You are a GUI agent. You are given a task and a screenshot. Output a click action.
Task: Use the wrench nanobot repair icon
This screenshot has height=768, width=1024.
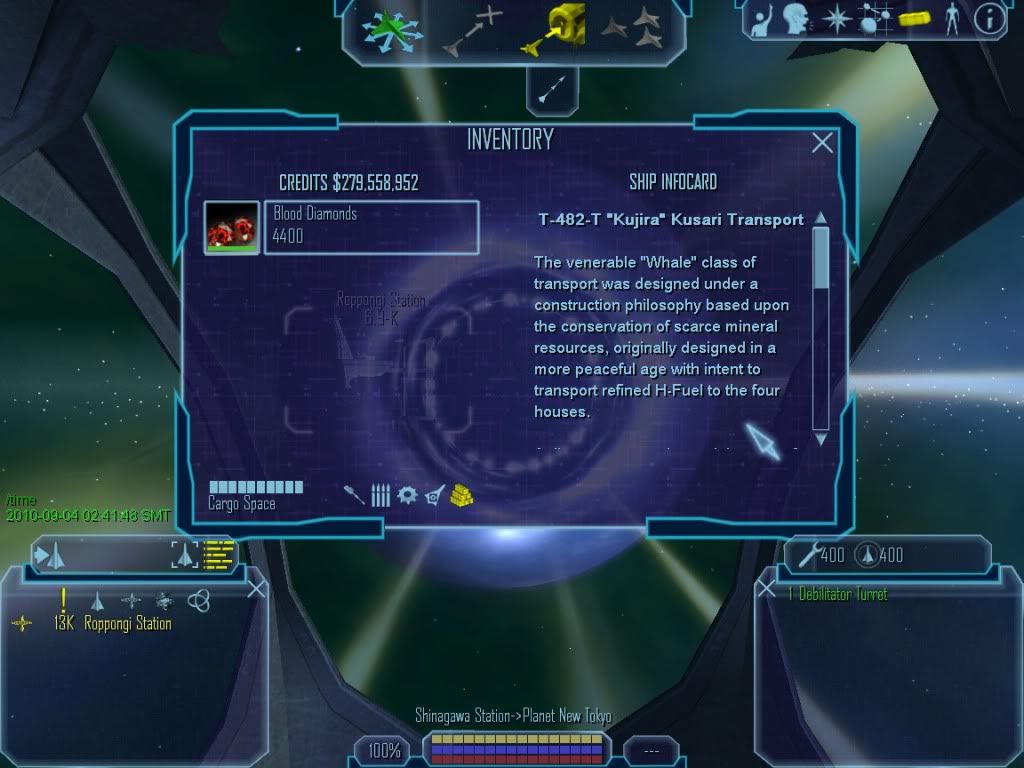808,554
